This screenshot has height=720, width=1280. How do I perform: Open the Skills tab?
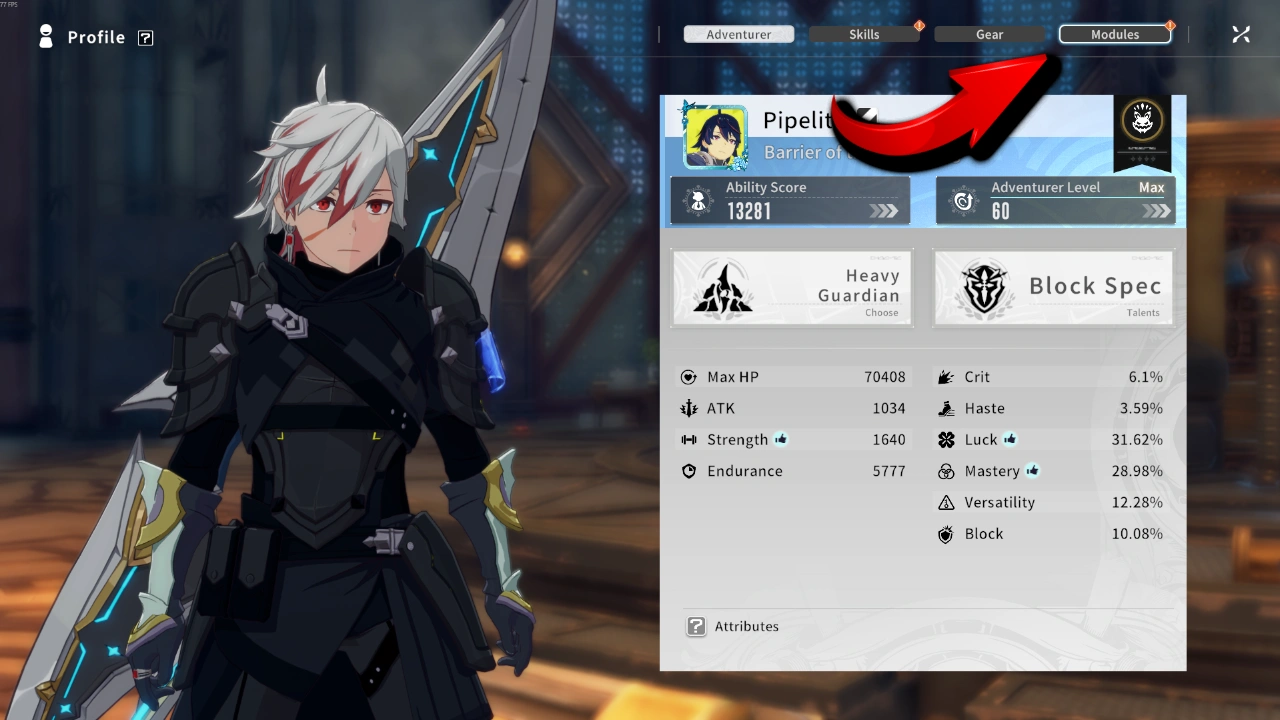(x=864, y=34)
